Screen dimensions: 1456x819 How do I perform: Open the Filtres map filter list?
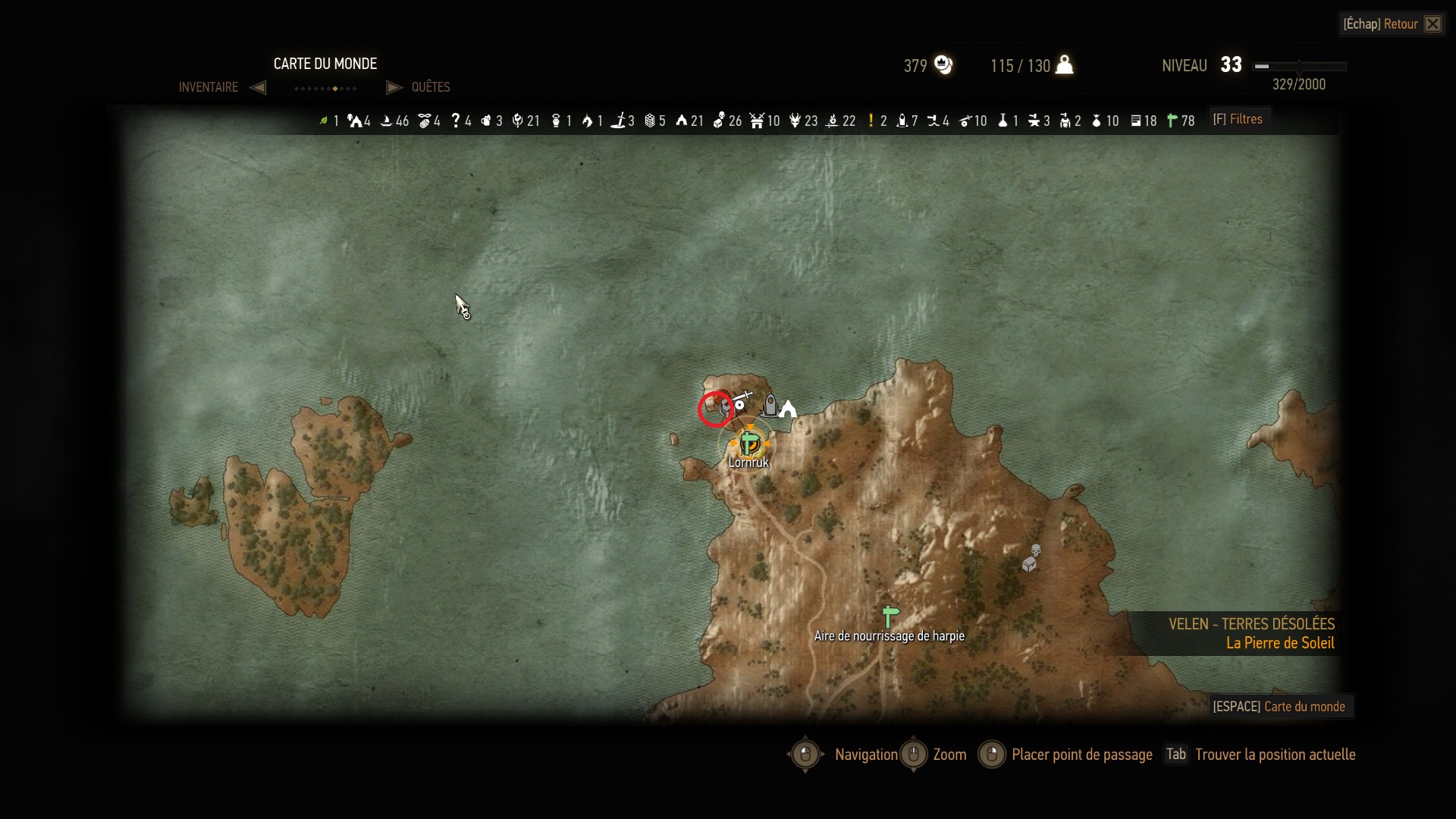point(1238,119)
